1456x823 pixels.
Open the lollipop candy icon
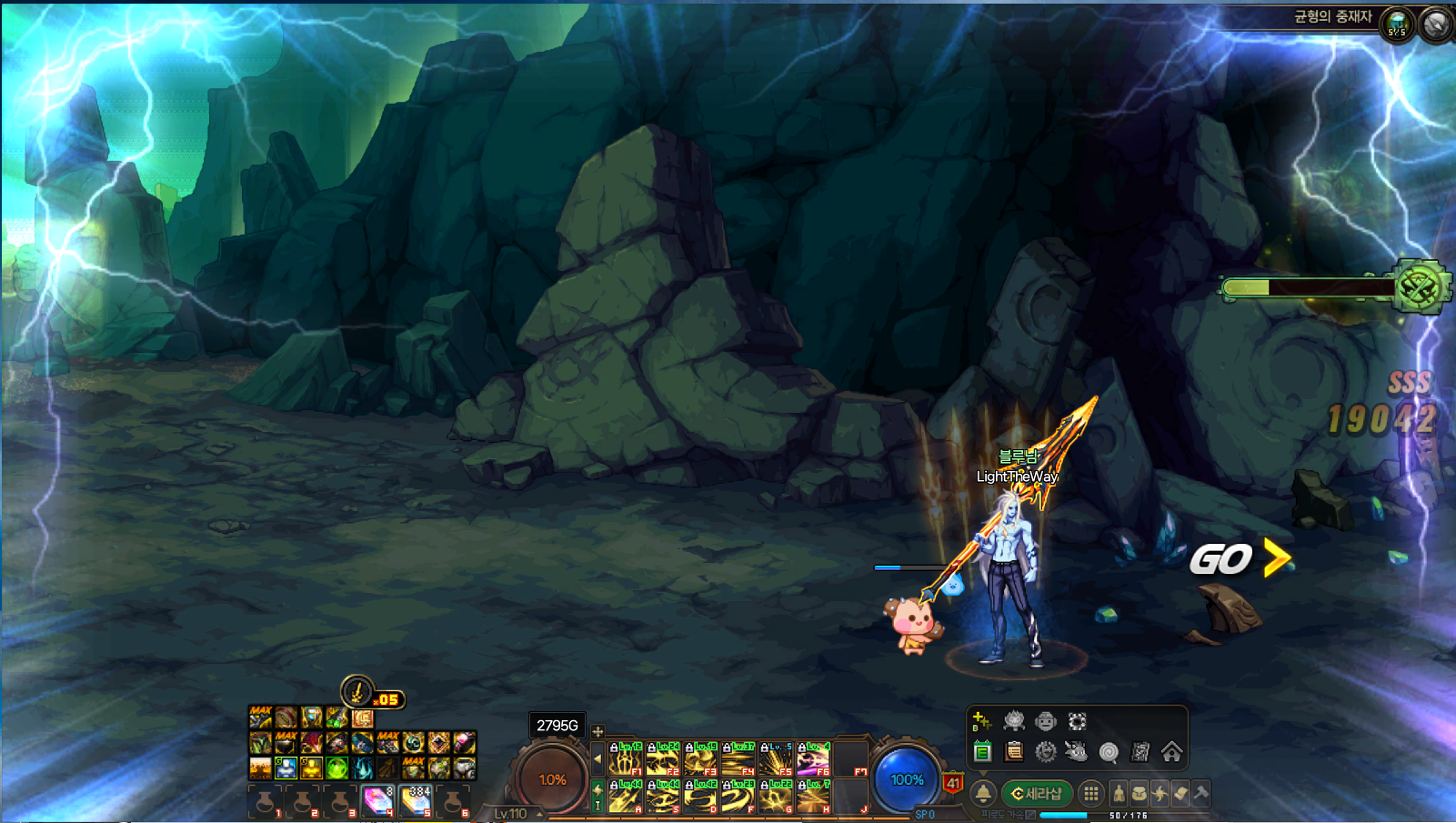point(1109,752)
